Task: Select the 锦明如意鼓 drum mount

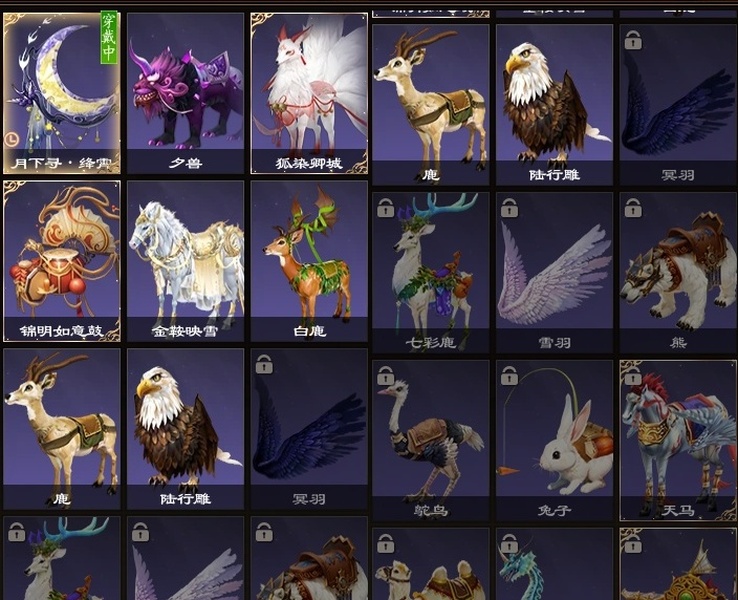Action: click(61, 260)
